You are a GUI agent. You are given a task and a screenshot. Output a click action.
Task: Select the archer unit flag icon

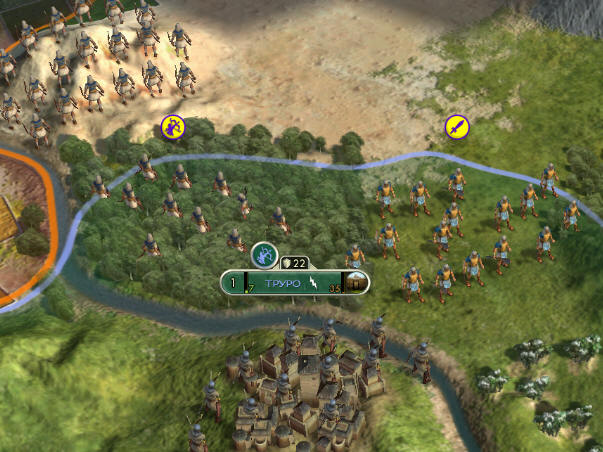coord(174,127)
